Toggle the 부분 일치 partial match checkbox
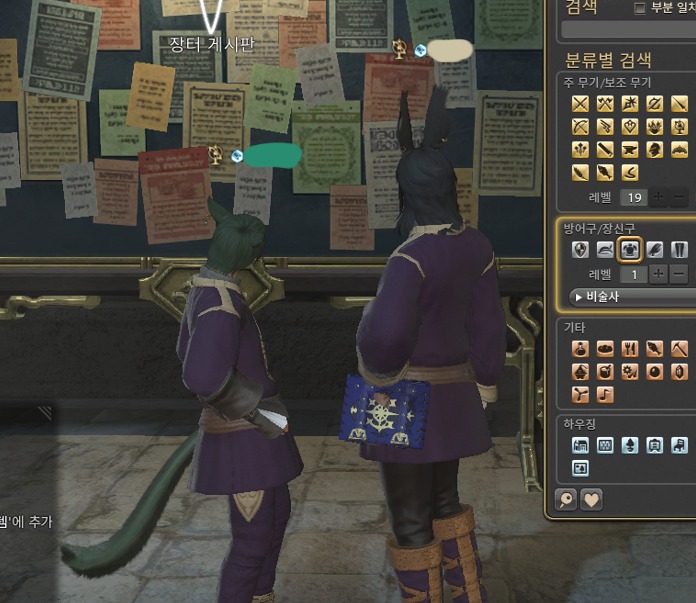 coord(641,8)
